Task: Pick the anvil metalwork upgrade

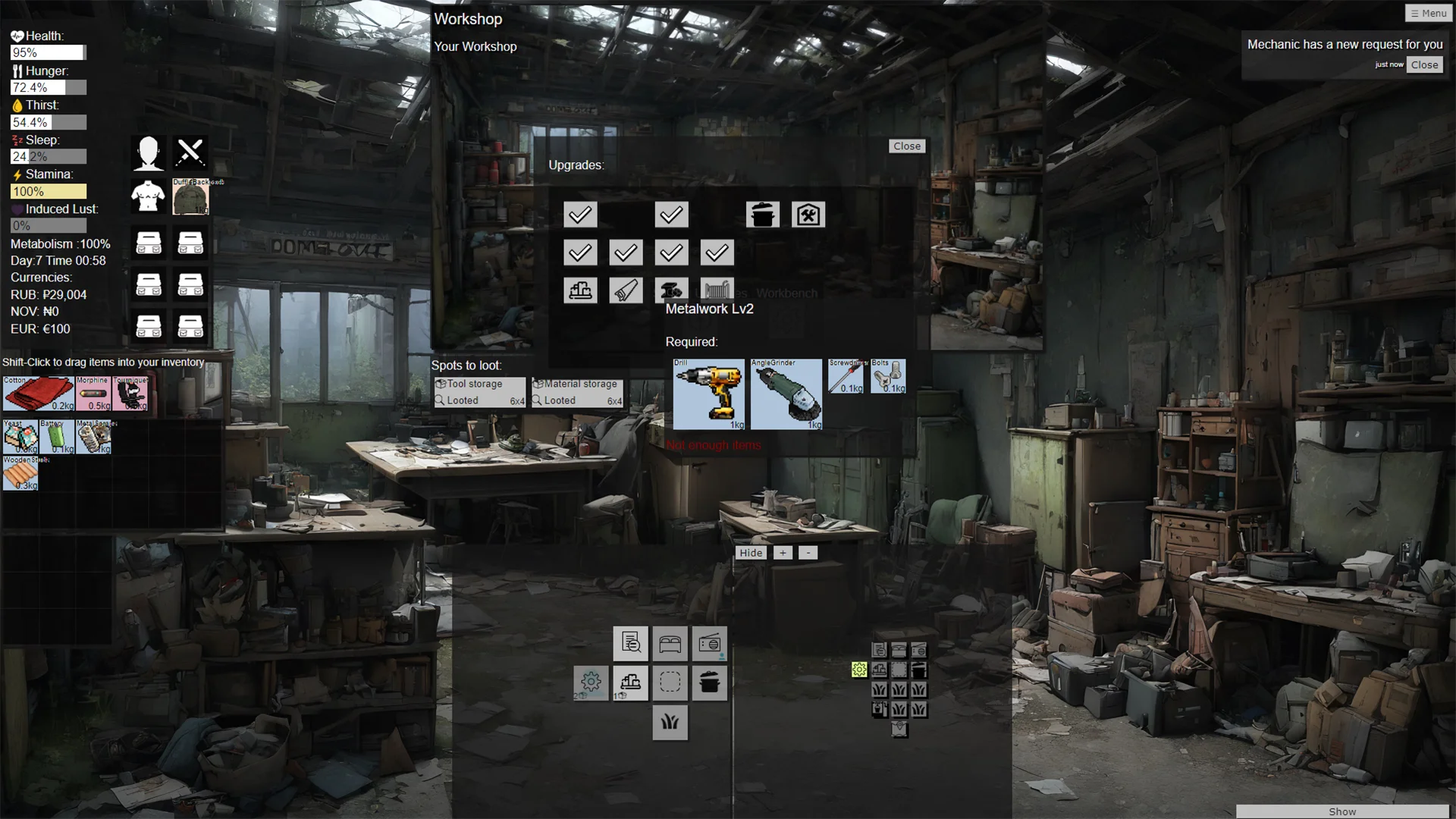Action: (x=671, y=290)
